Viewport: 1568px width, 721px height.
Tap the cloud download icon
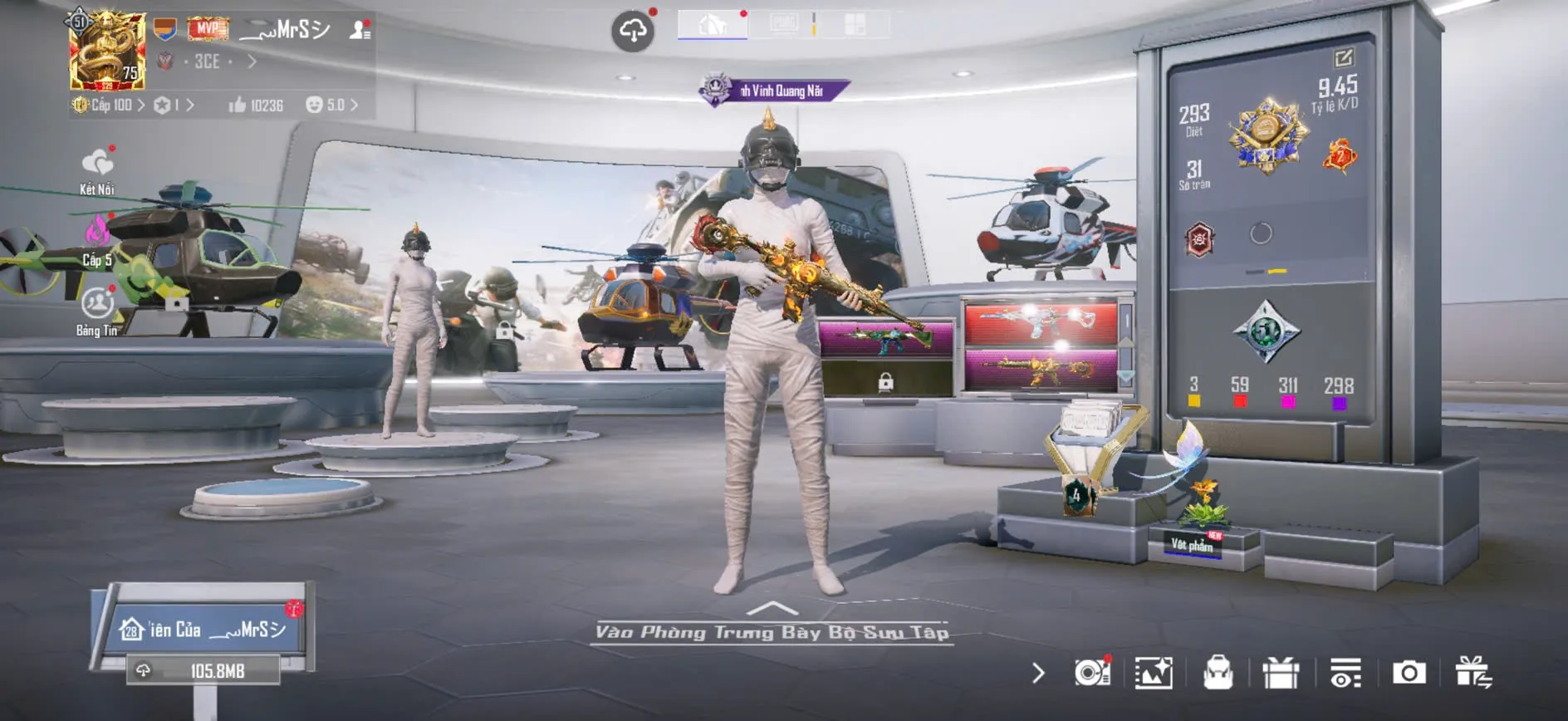coord(633,32)
